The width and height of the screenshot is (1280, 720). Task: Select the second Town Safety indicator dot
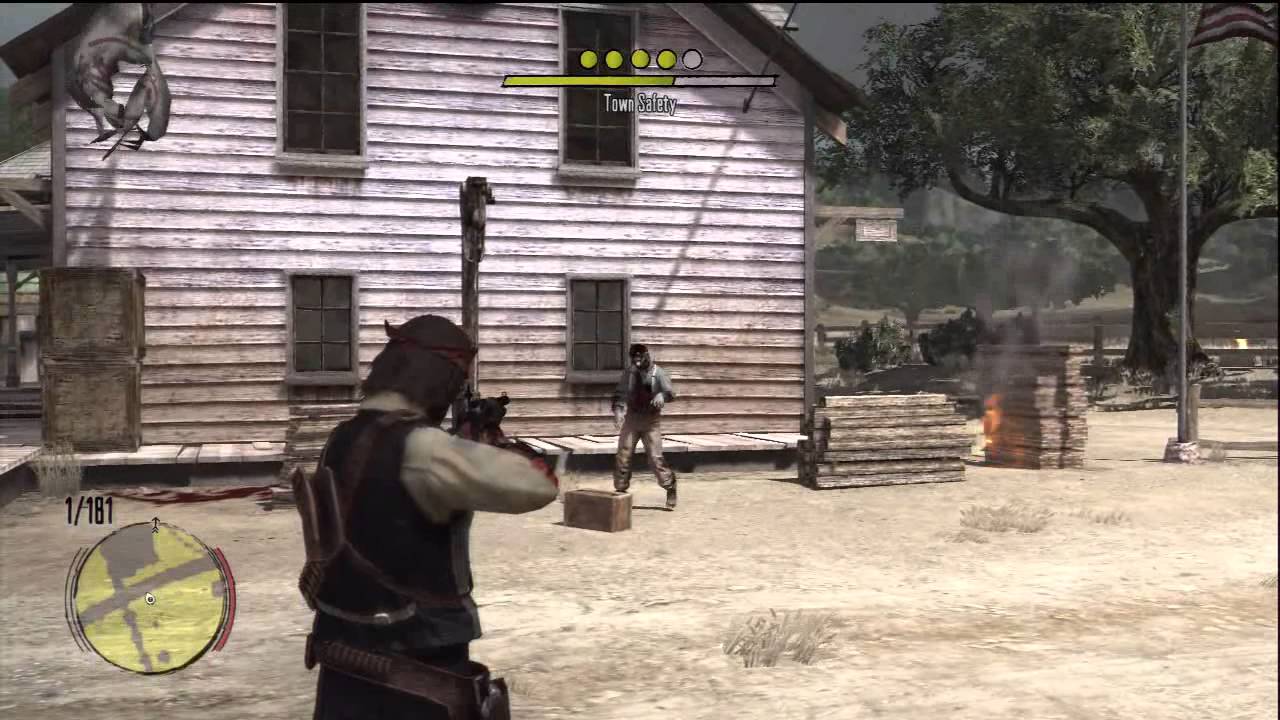(614, 59)
